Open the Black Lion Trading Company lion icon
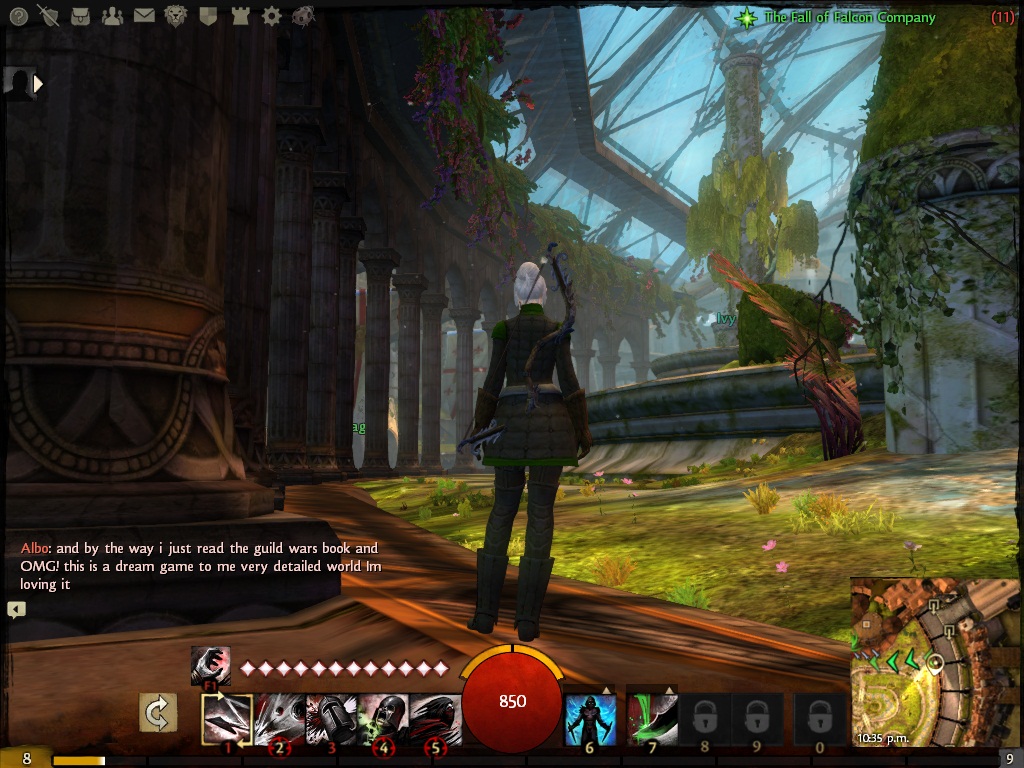 (176, 16)
